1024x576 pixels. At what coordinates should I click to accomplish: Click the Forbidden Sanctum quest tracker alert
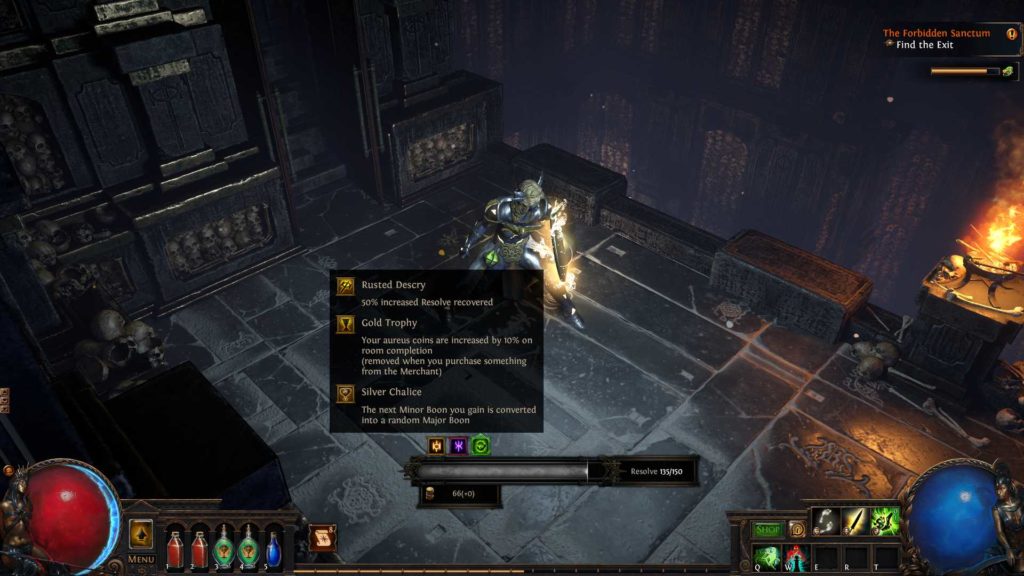coord(1012,33)
